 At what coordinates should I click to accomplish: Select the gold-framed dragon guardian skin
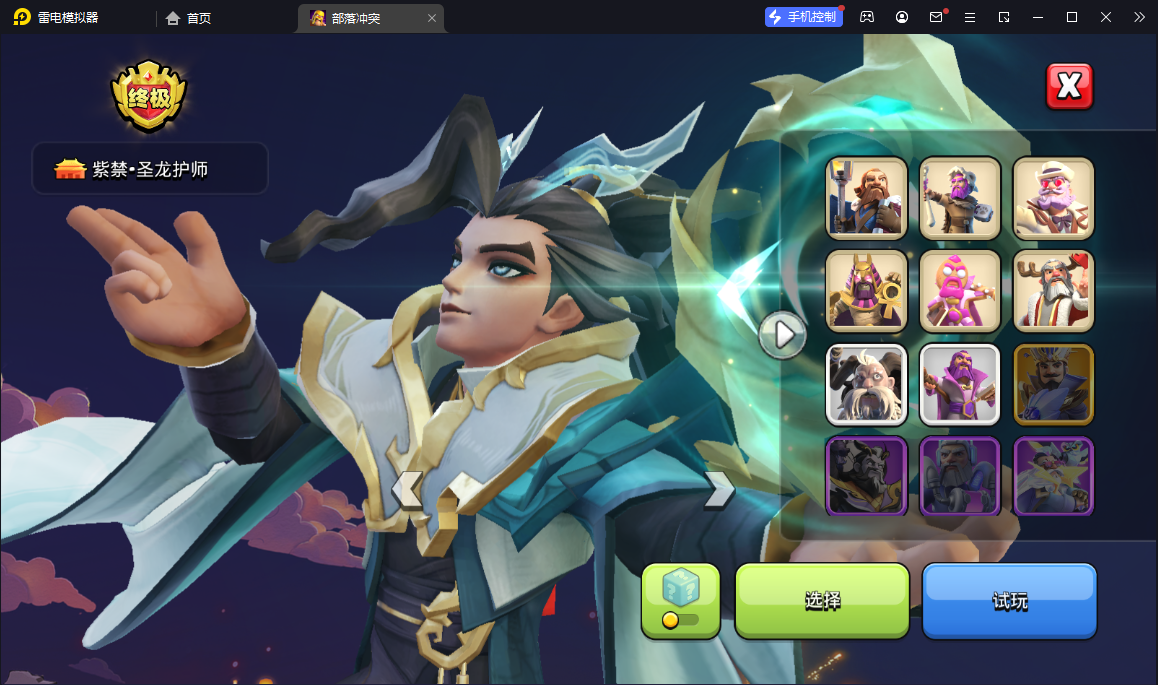click(x=1053, y=384)
